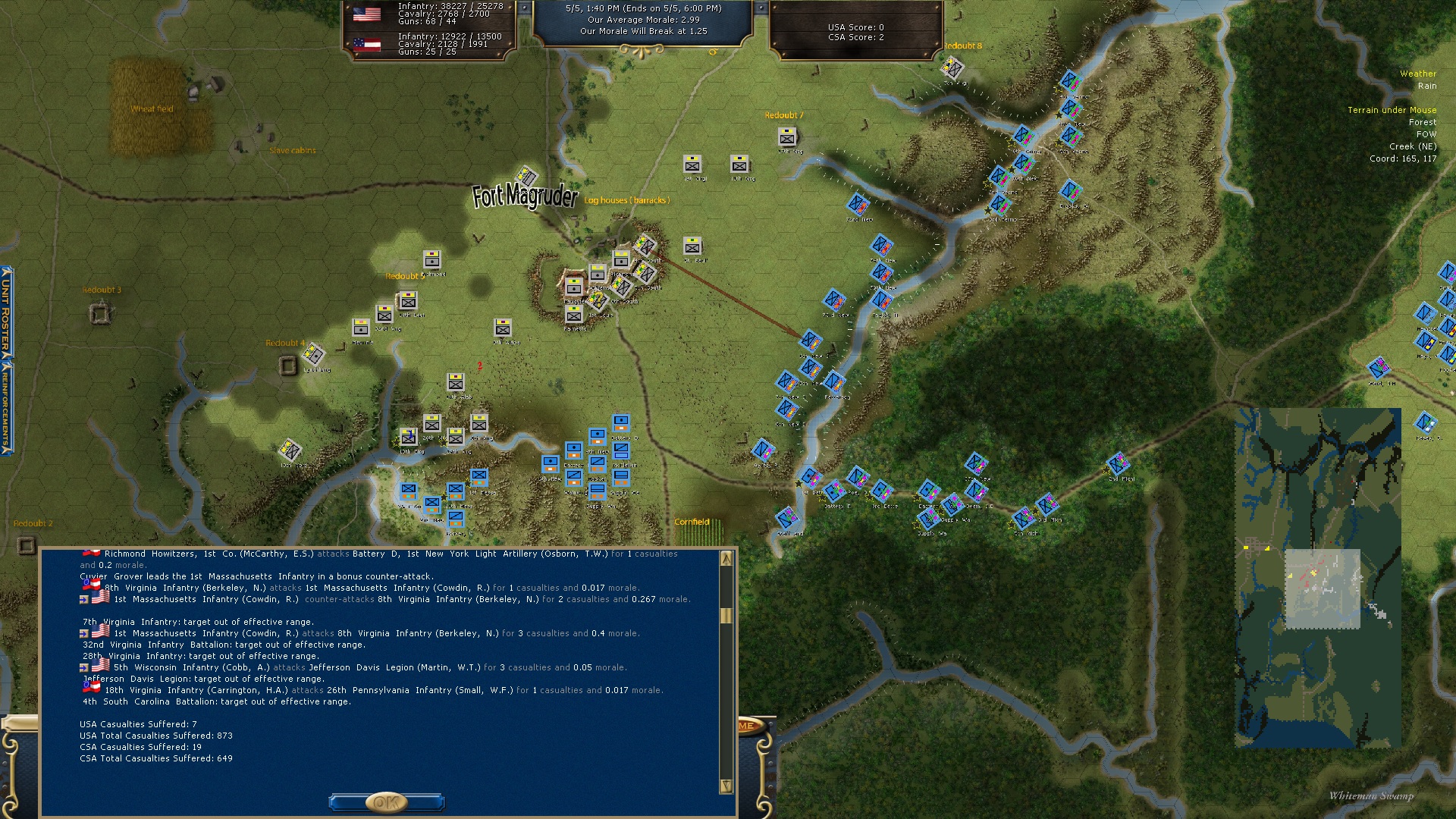Click the battlefield minimap overview
This screenshot has height=819, width=1456.
(x=1317, y=578)
